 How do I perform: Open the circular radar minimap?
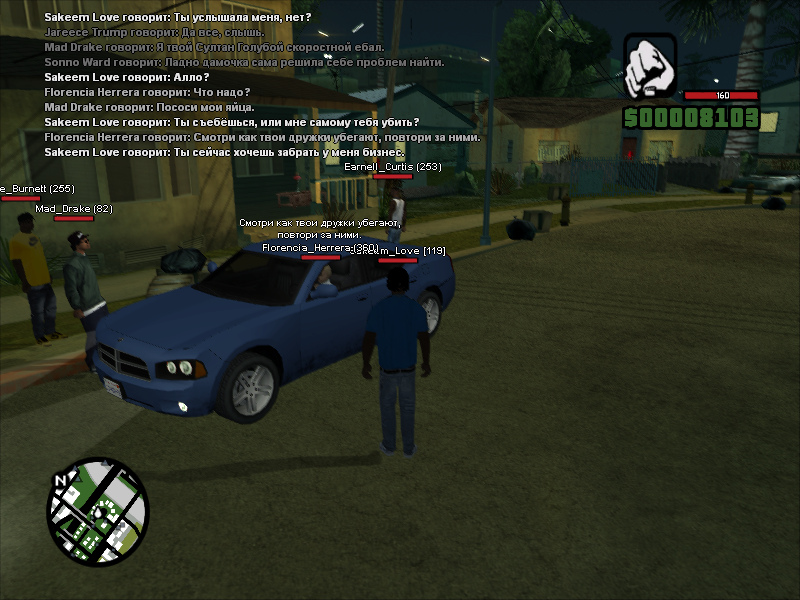(98, 509)
